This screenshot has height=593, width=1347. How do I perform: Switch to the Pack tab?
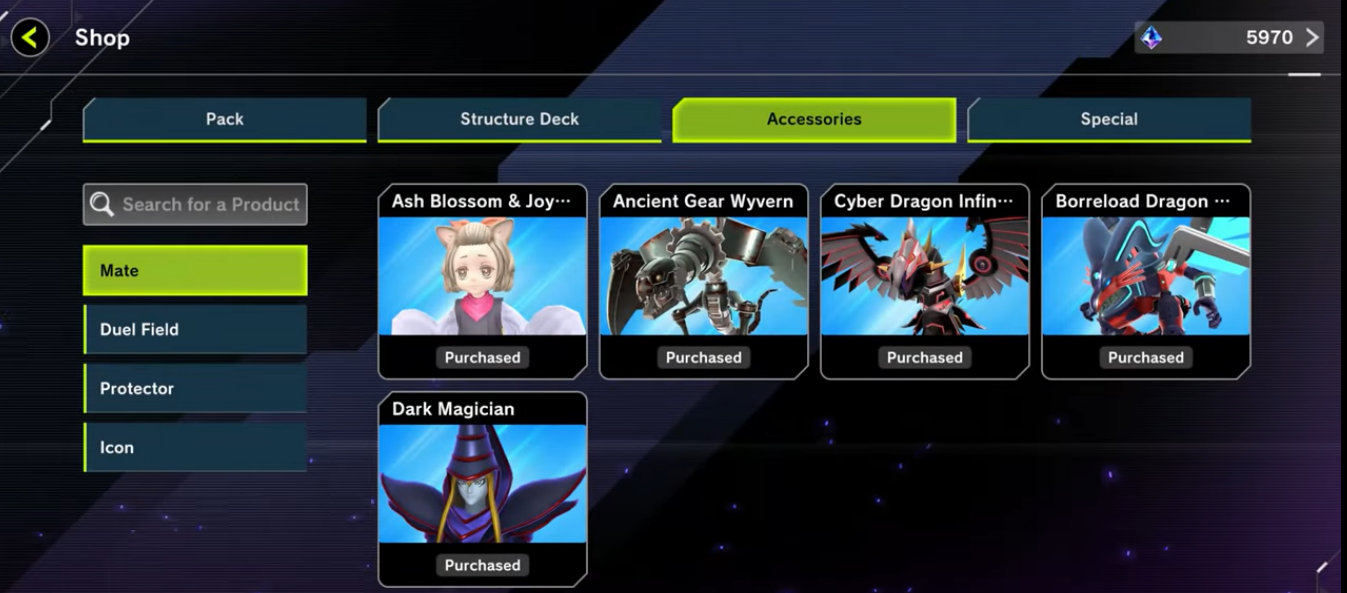(x=225, y=119)
